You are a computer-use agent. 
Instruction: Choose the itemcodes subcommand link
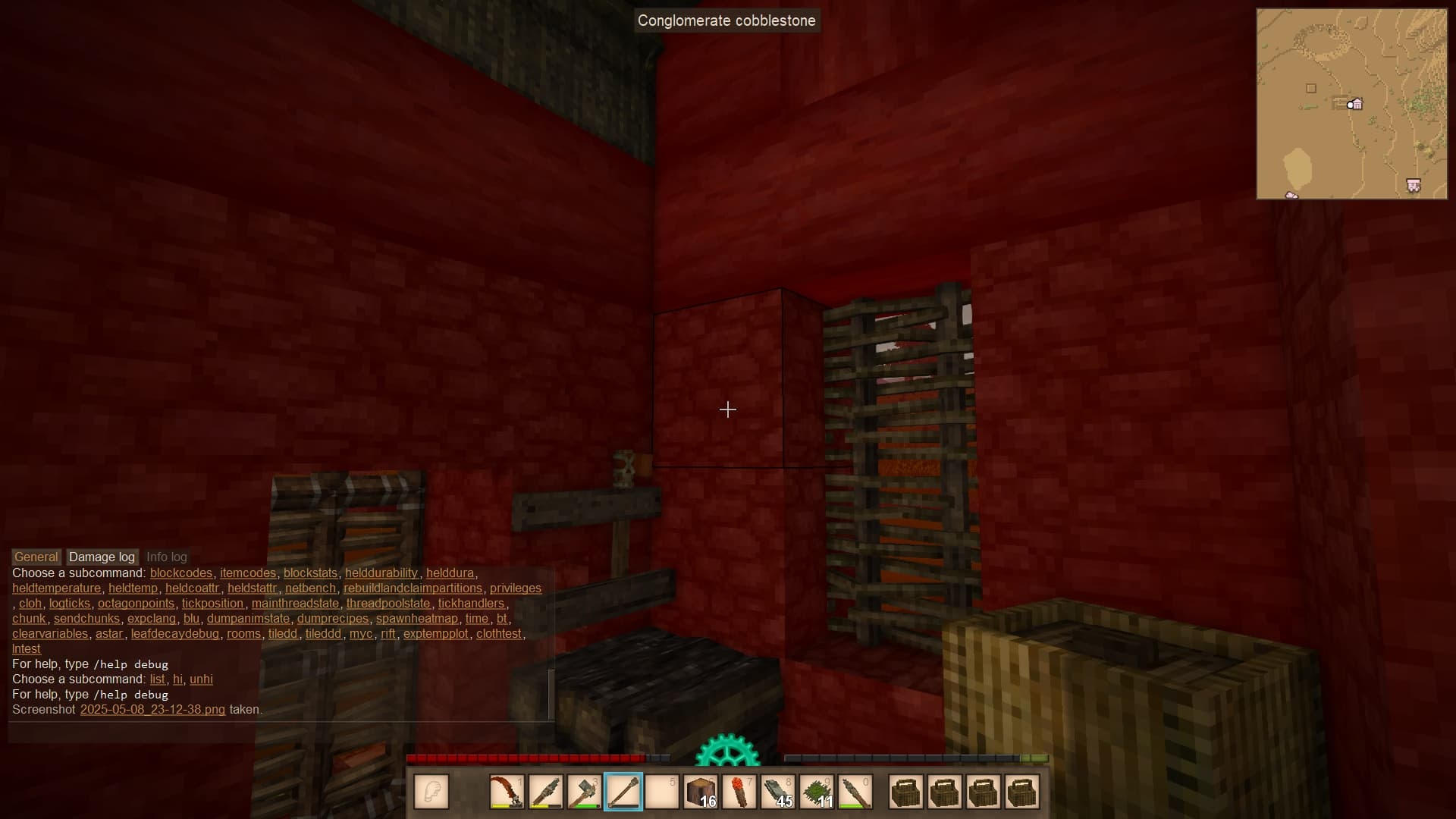point(248,573)
